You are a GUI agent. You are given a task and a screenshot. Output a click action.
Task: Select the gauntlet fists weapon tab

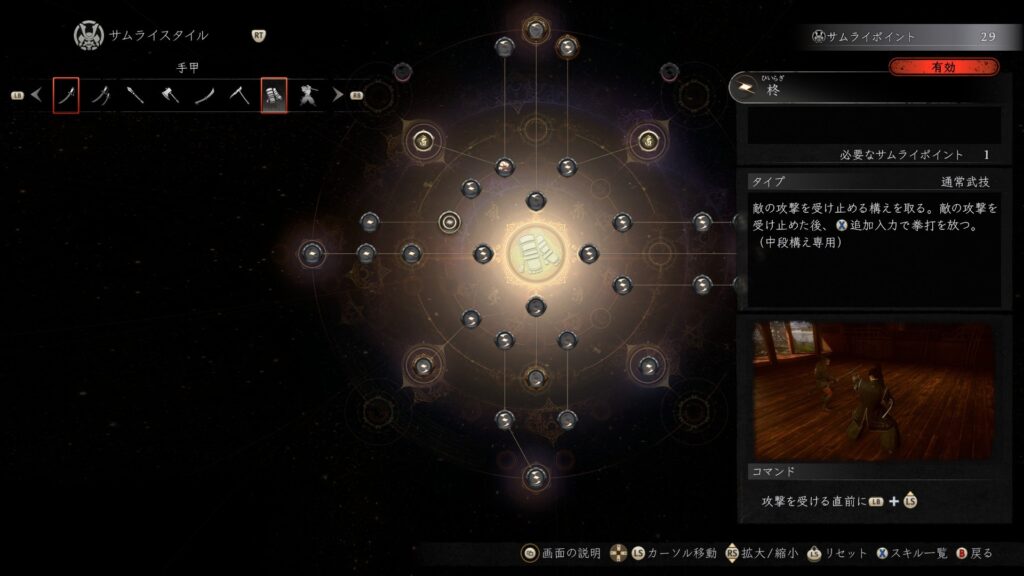[274, 95]
